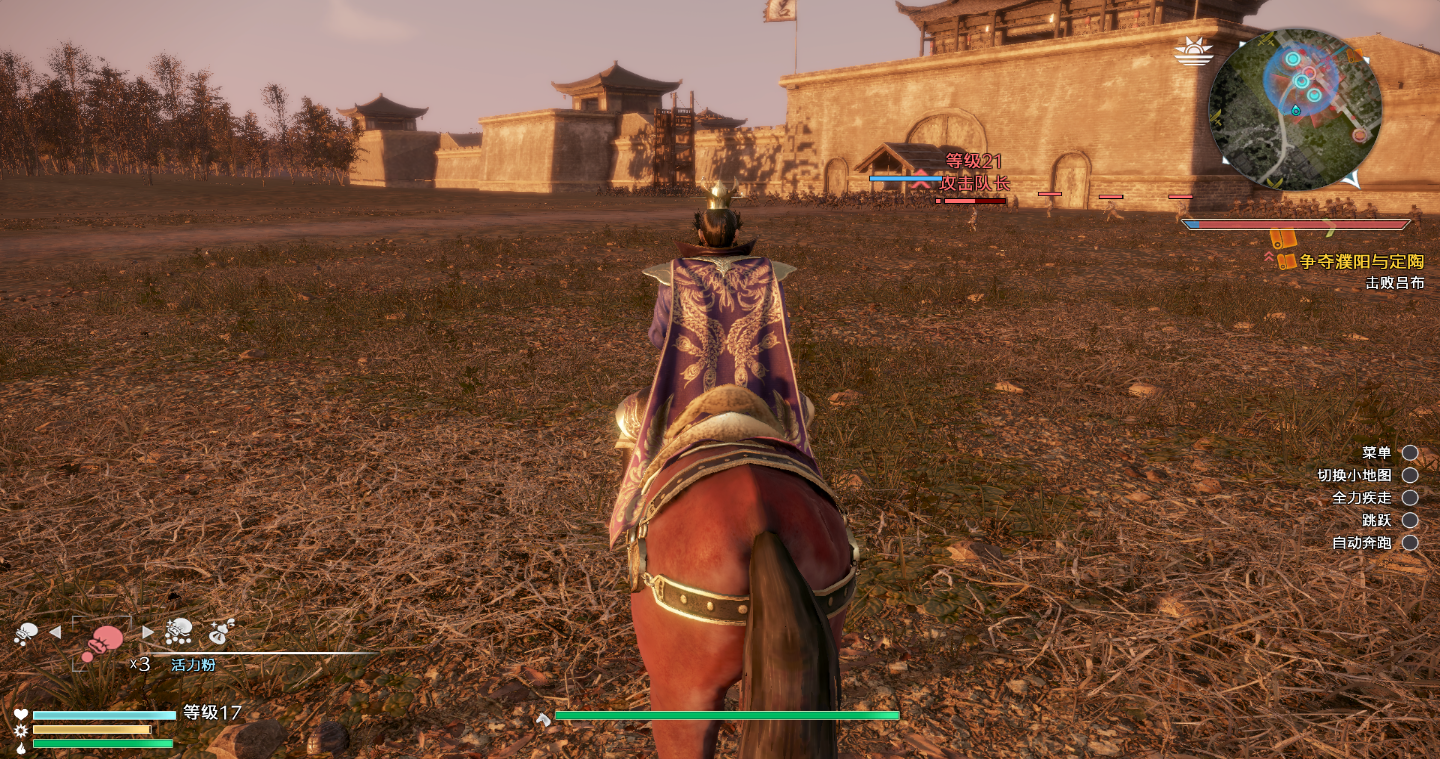The width and height of the screenshot is (1440, 759).
Task: Select the 争夺濮阳与定陶 quest tracker
Action: (1361, 261)
